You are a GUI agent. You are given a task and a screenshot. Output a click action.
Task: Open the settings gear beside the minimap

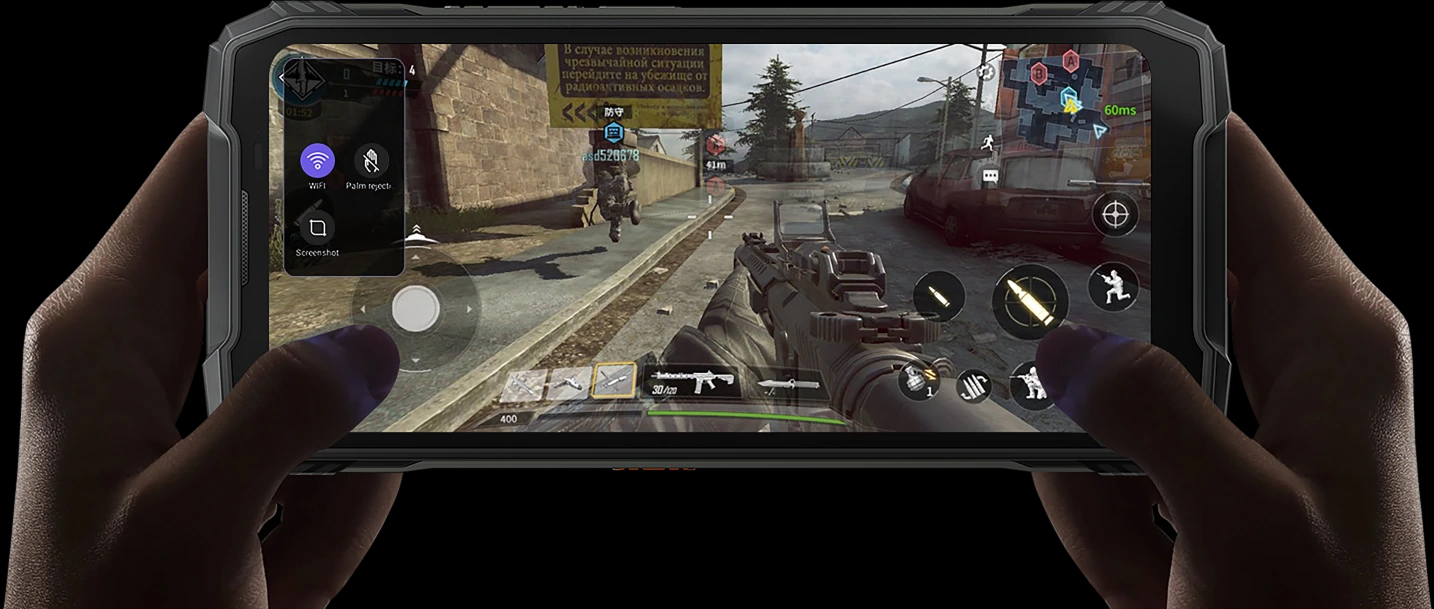click(x=986, y=71)
